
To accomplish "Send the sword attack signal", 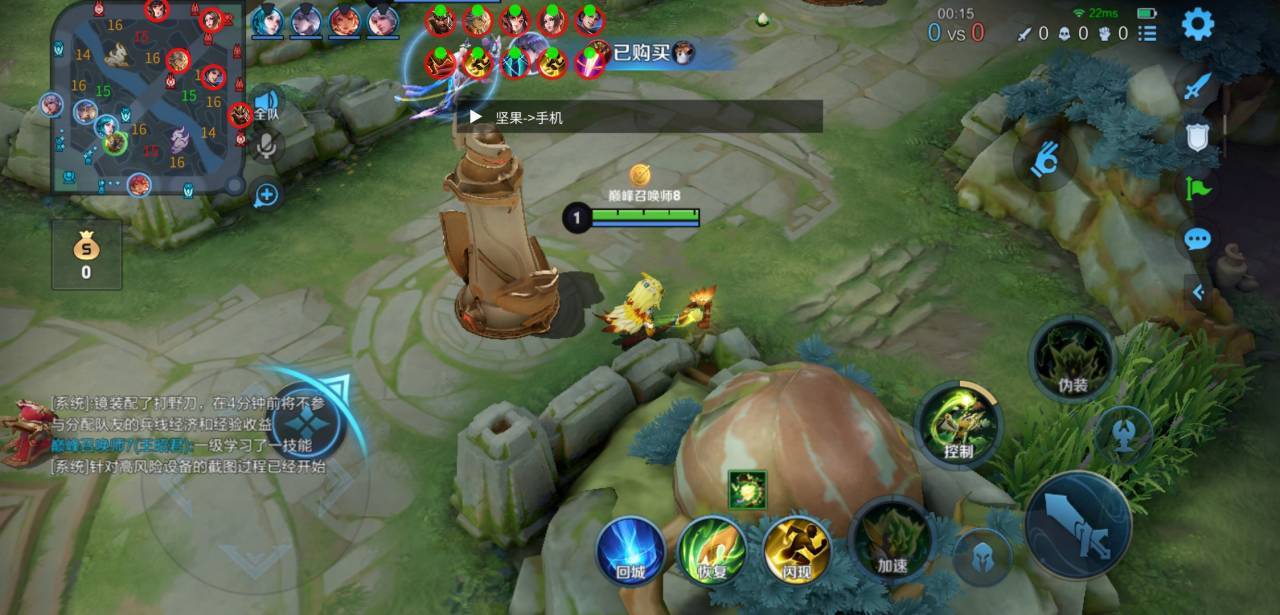I will pos(1197,86).
